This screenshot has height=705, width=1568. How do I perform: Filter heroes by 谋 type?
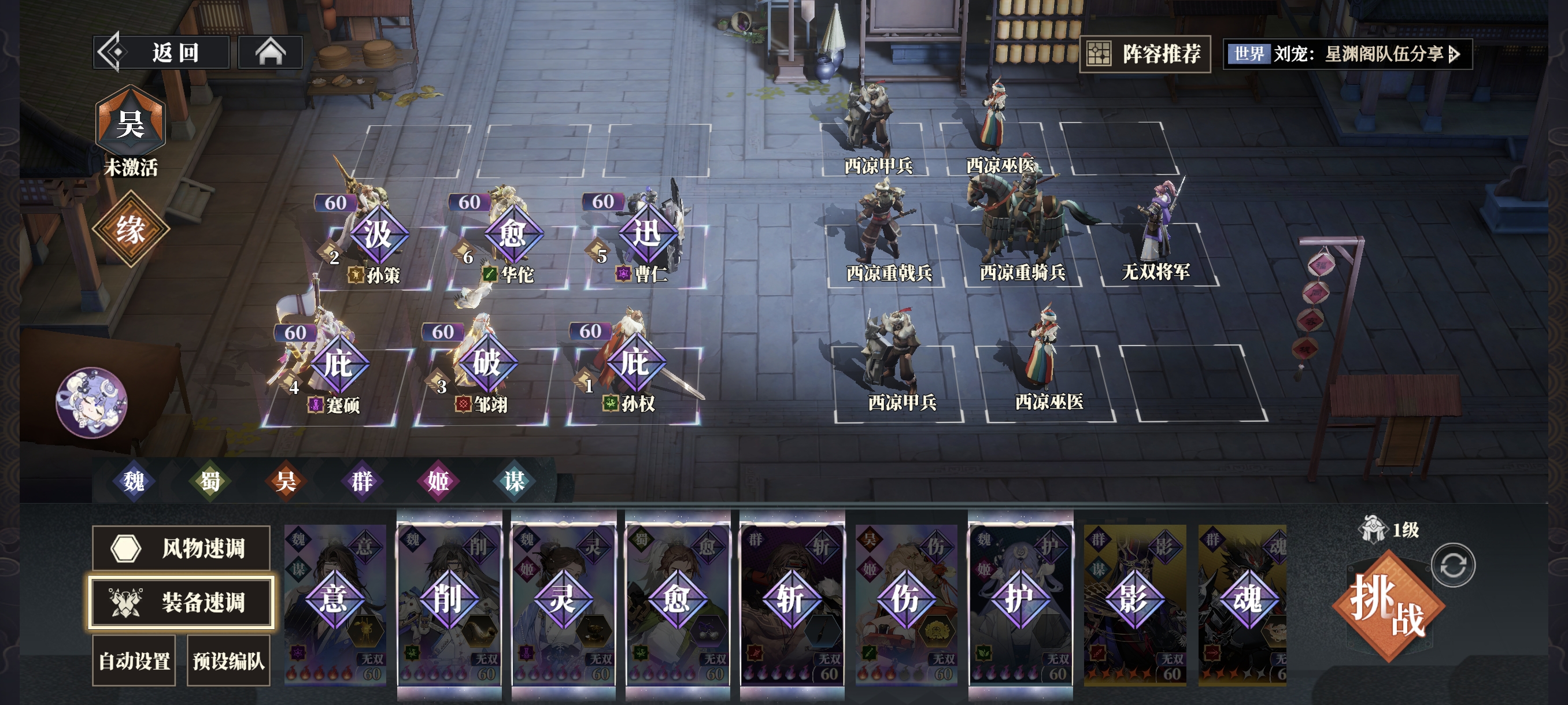pos(515,481)
